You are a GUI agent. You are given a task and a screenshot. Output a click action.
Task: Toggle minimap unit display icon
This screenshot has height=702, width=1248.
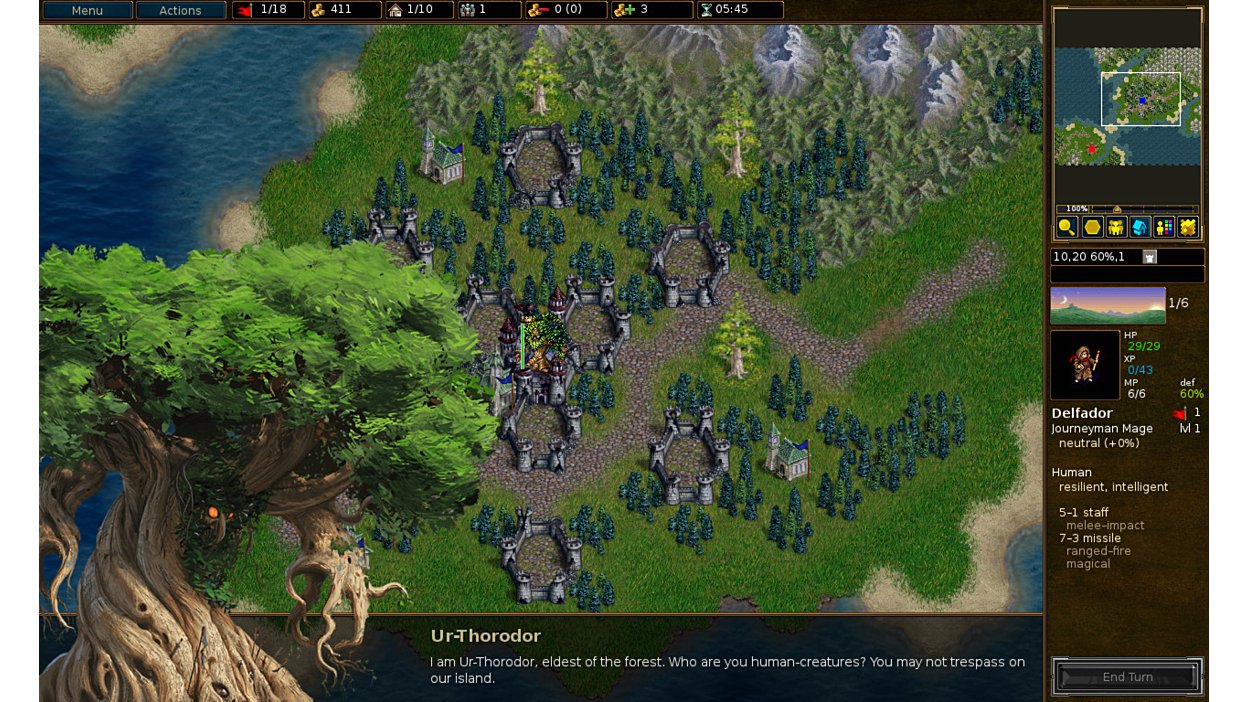(x=1116, y=227)
